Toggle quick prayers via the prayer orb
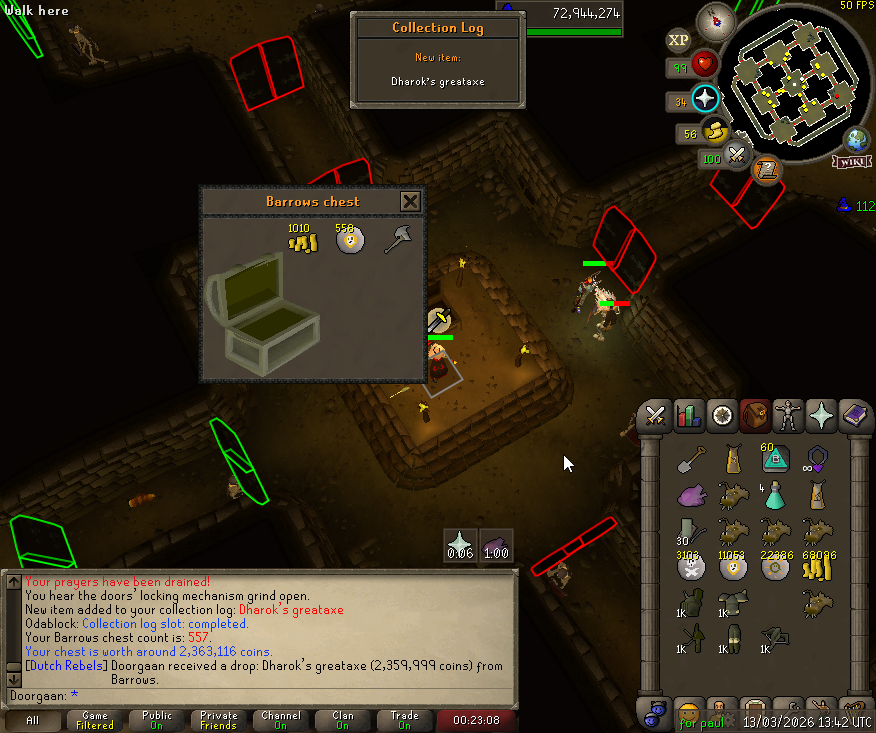This screenshot has height=733, width=876. click(706, 98)
